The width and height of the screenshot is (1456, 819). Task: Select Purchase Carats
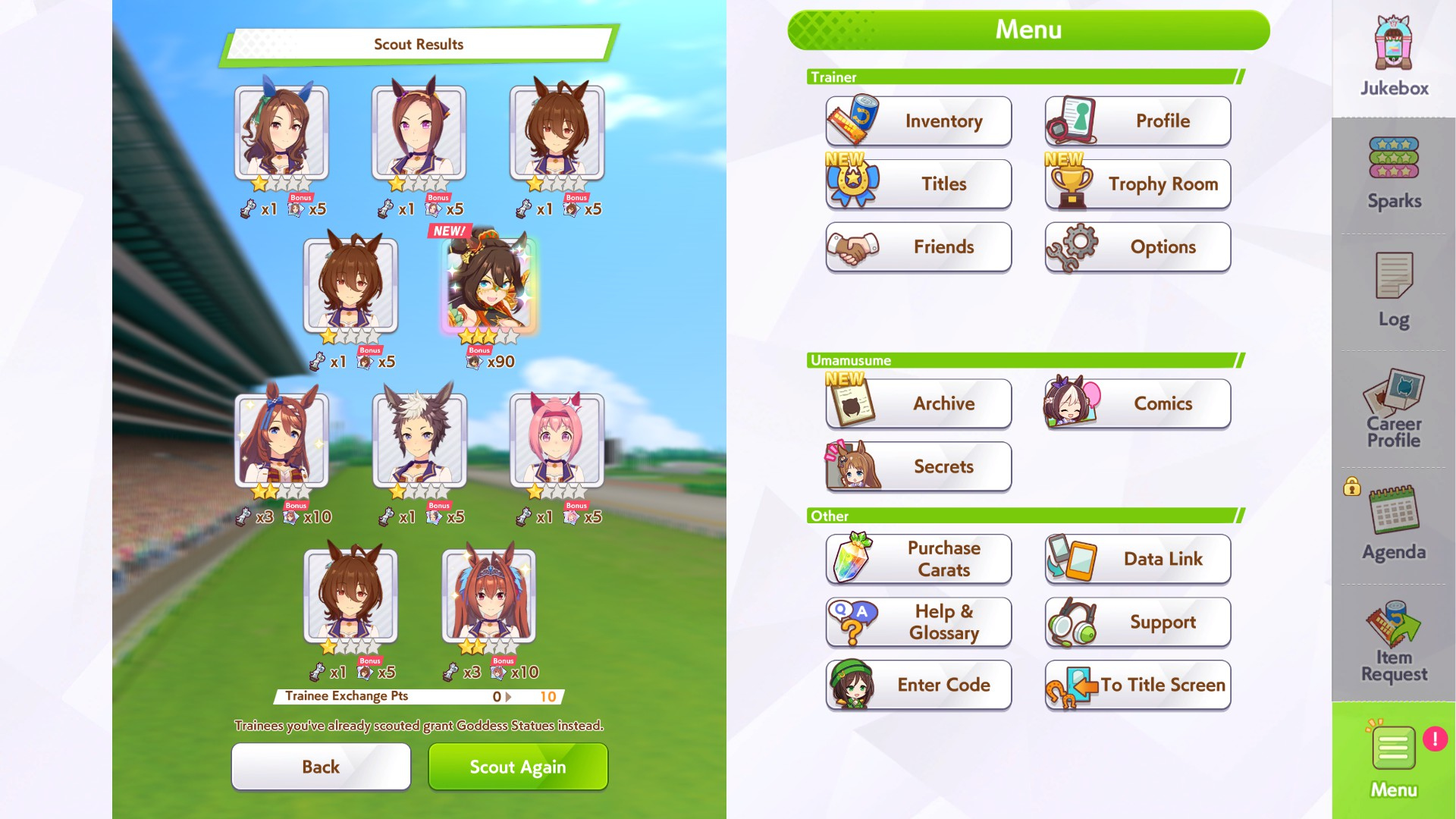click(918, 559)
